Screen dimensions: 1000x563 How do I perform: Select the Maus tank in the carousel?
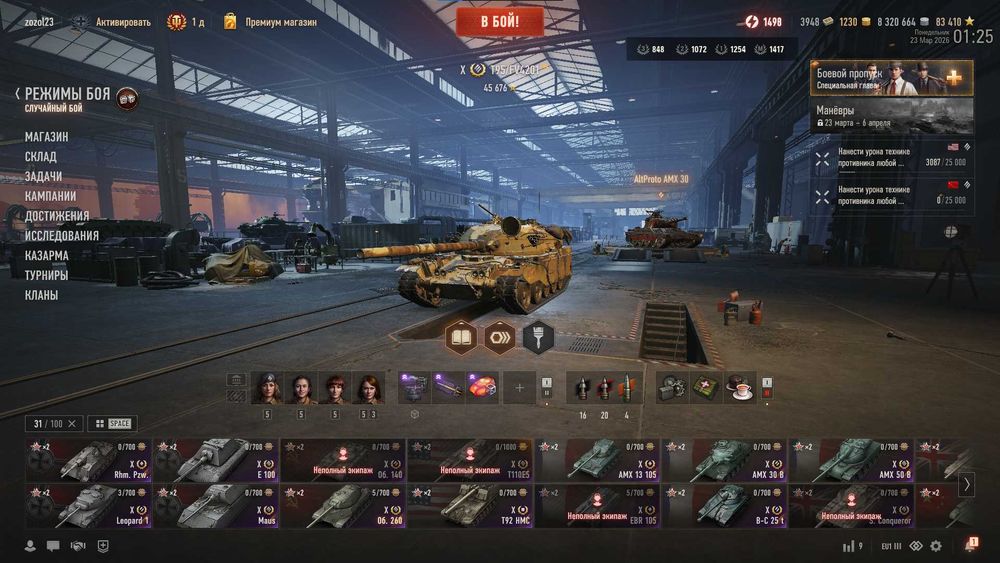pyautogui.click(x=216, y=507)
